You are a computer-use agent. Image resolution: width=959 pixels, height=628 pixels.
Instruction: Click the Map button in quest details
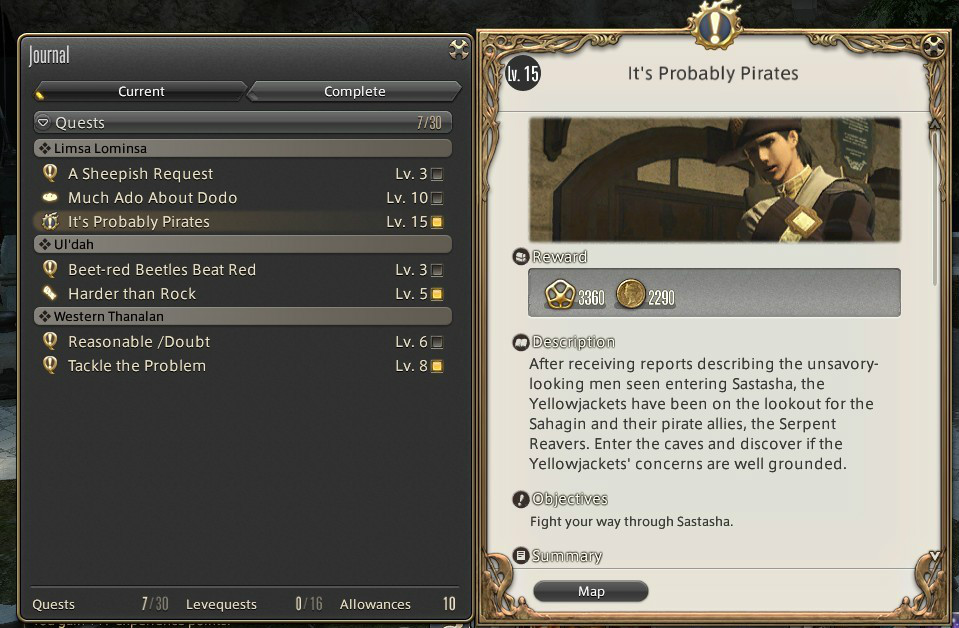point(591,591)
